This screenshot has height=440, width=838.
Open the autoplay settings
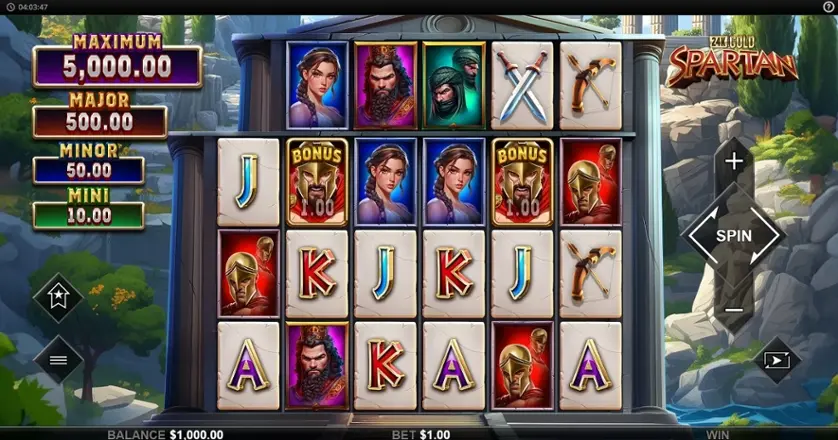(x=777, y=360)
